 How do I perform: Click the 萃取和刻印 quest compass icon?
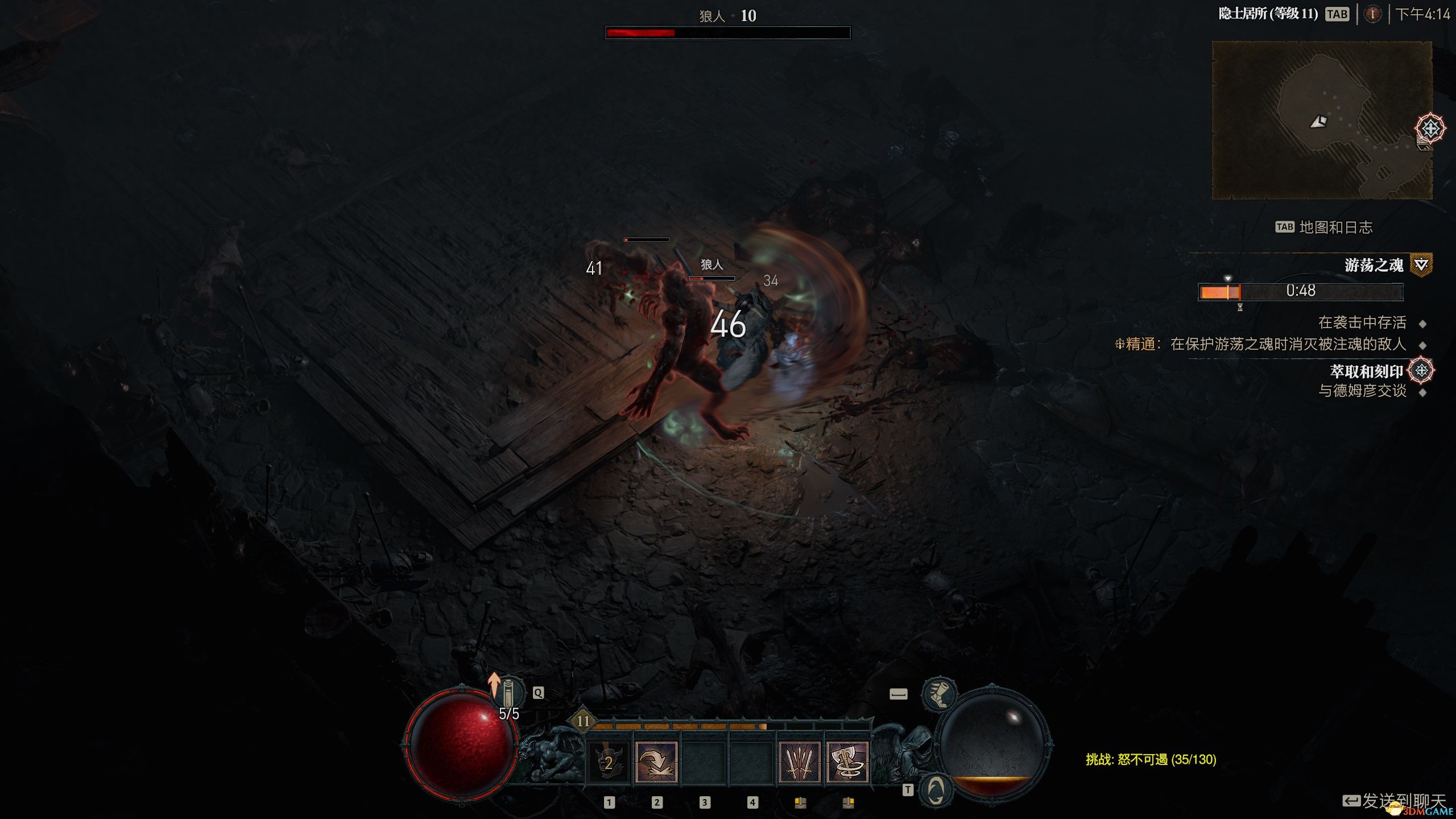(x=1421, y=371)
